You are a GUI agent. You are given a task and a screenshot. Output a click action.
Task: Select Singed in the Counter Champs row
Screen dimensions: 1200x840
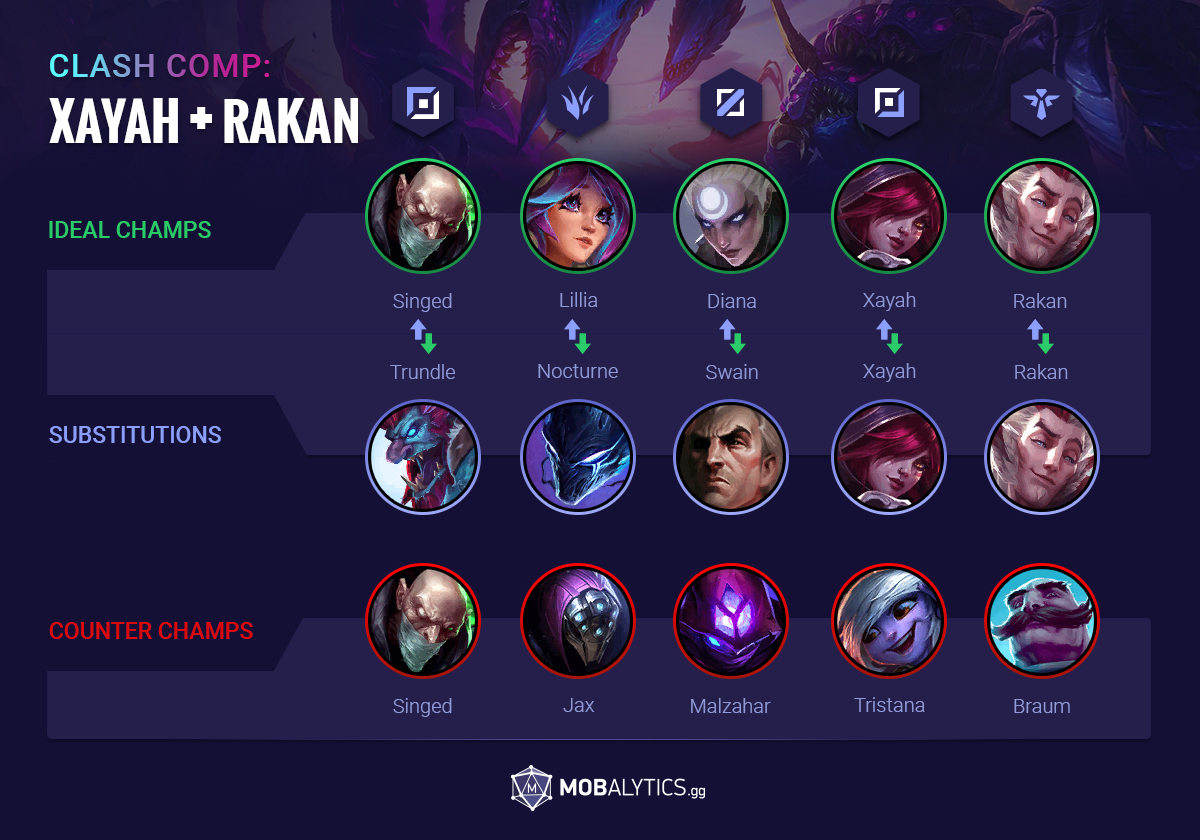(x=423, y=620)
